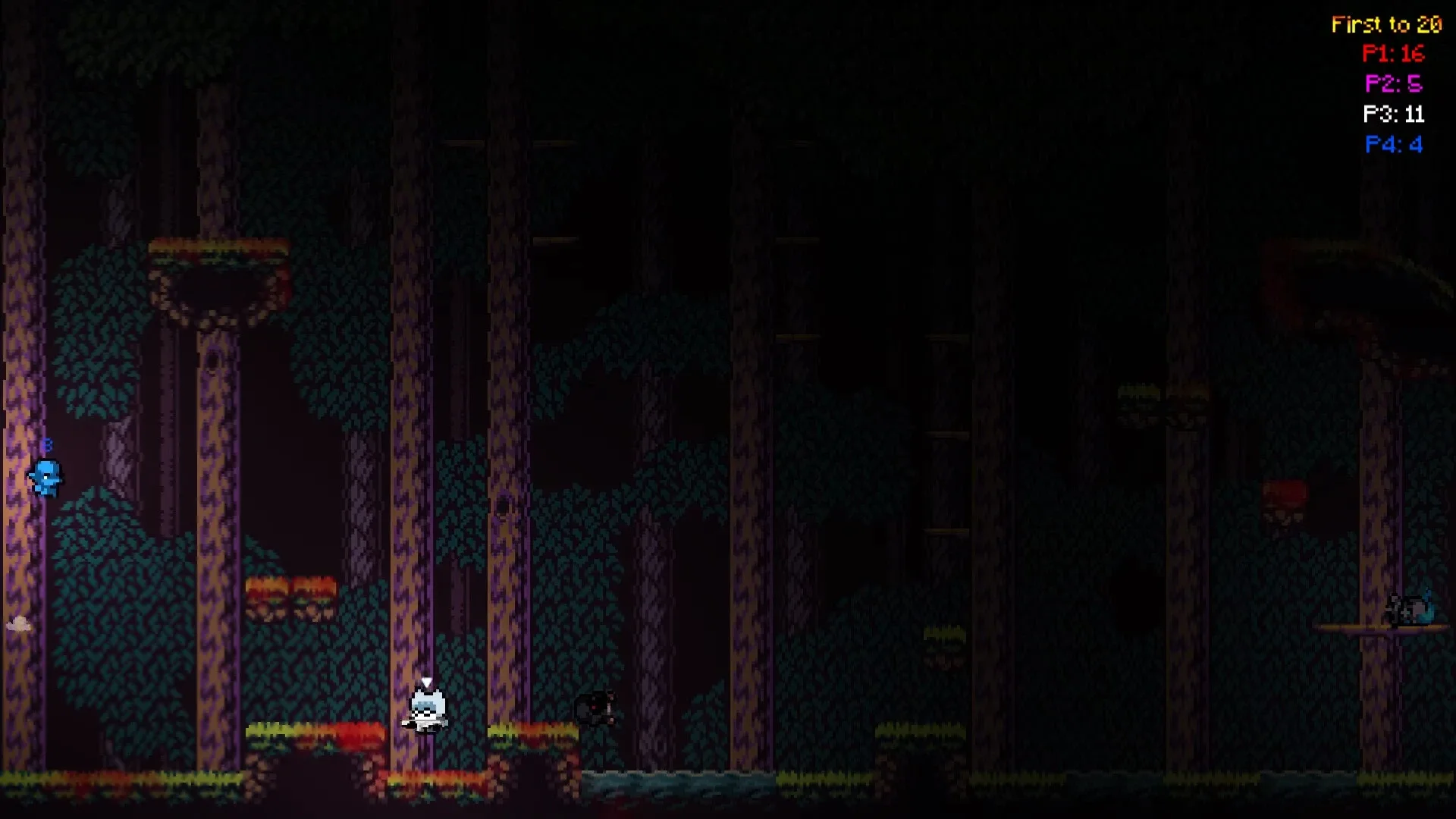This screenshot has height=819, width=1456.
Task: Click the blue player character on the left
Action: coord(47,478)
